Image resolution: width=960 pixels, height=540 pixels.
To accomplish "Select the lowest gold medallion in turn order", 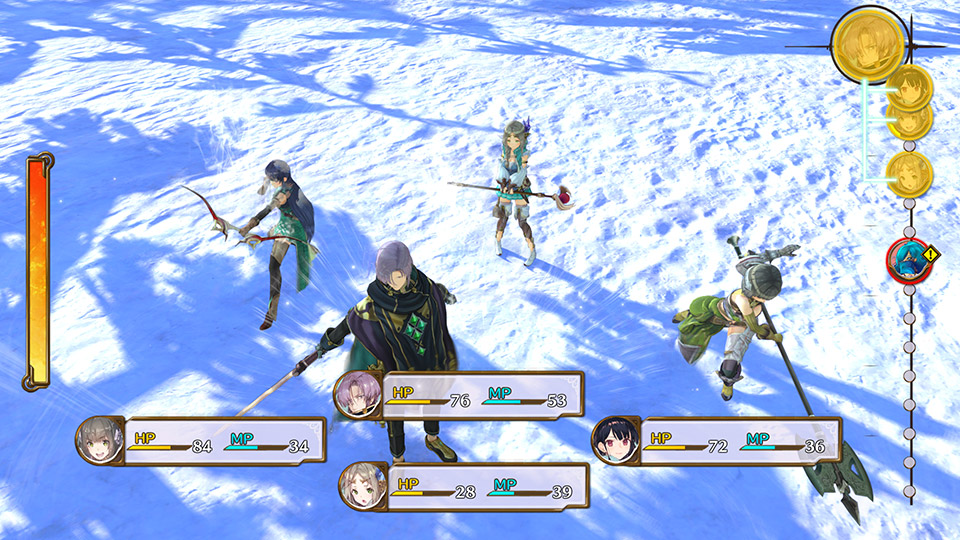I will point(909,174).
